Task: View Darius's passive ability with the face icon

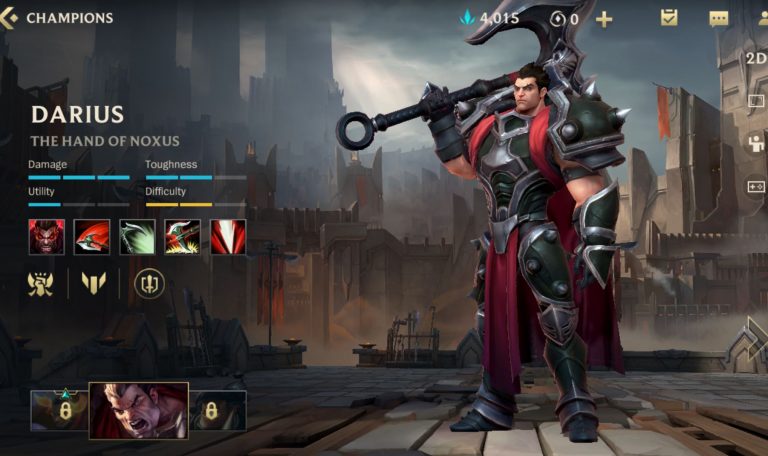Action: pos(46,237)
